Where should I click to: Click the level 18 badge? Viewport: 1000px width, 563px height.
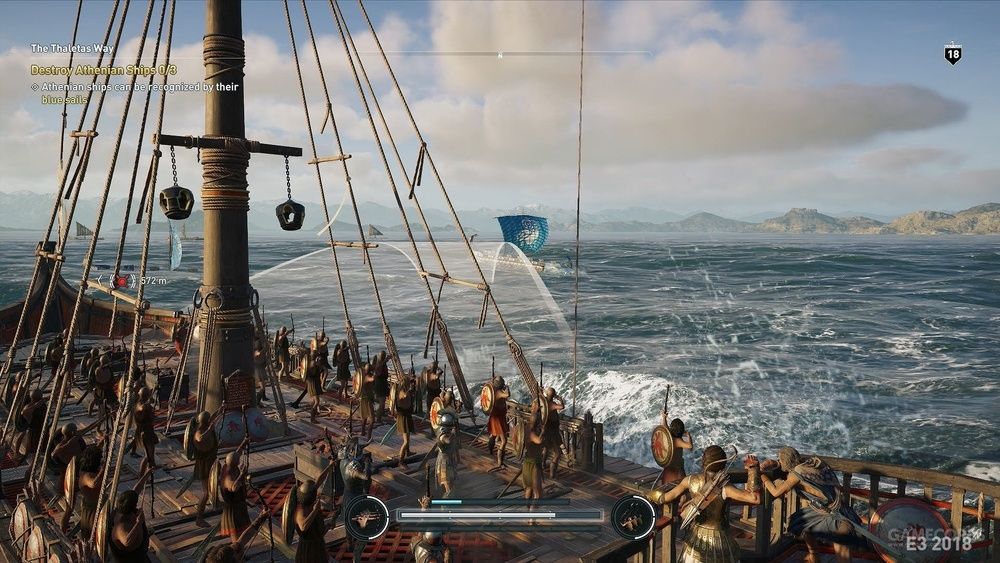[953, 54]
